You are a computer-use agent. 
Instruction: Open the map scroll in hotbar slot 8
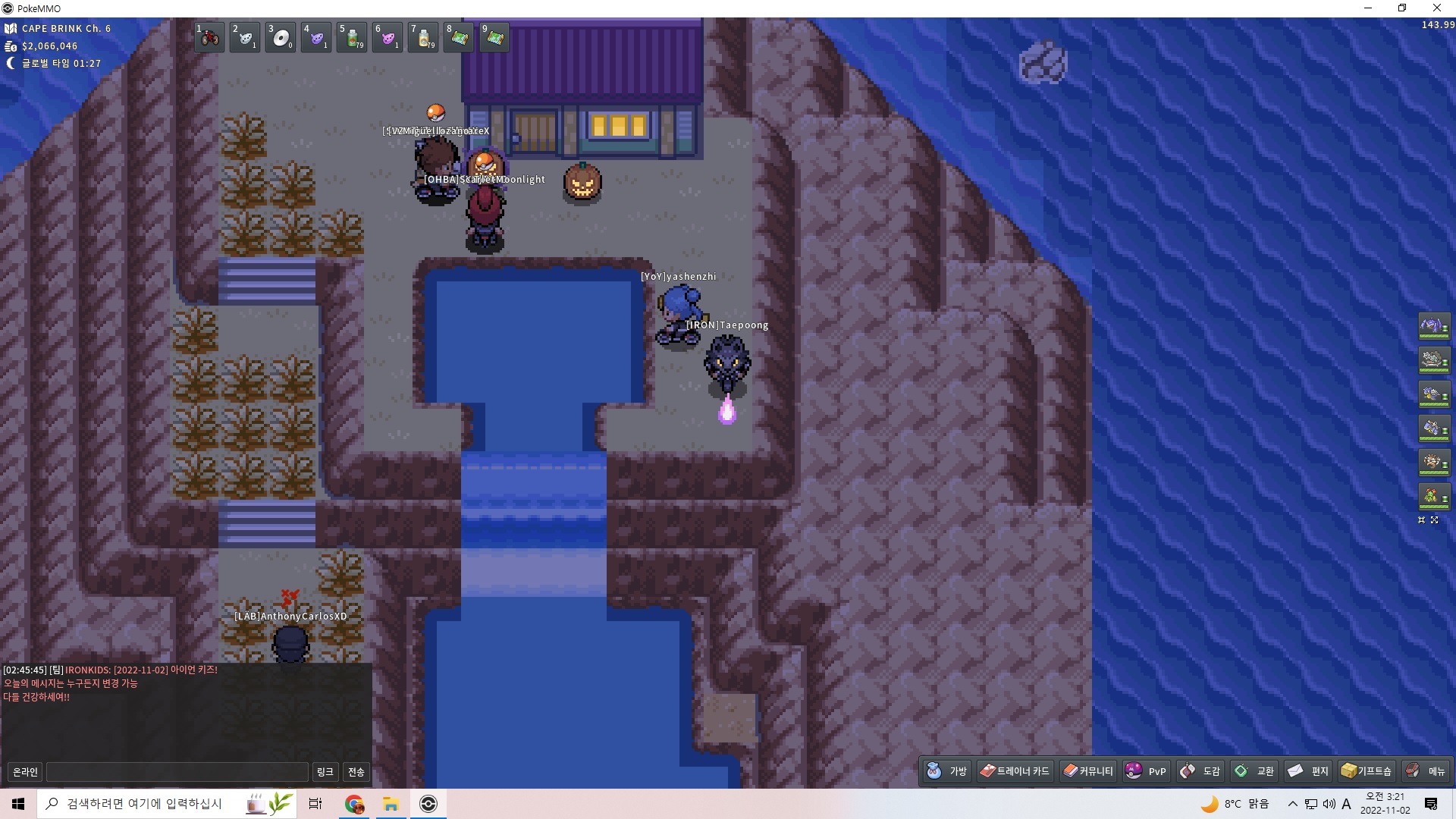[459, 37]
